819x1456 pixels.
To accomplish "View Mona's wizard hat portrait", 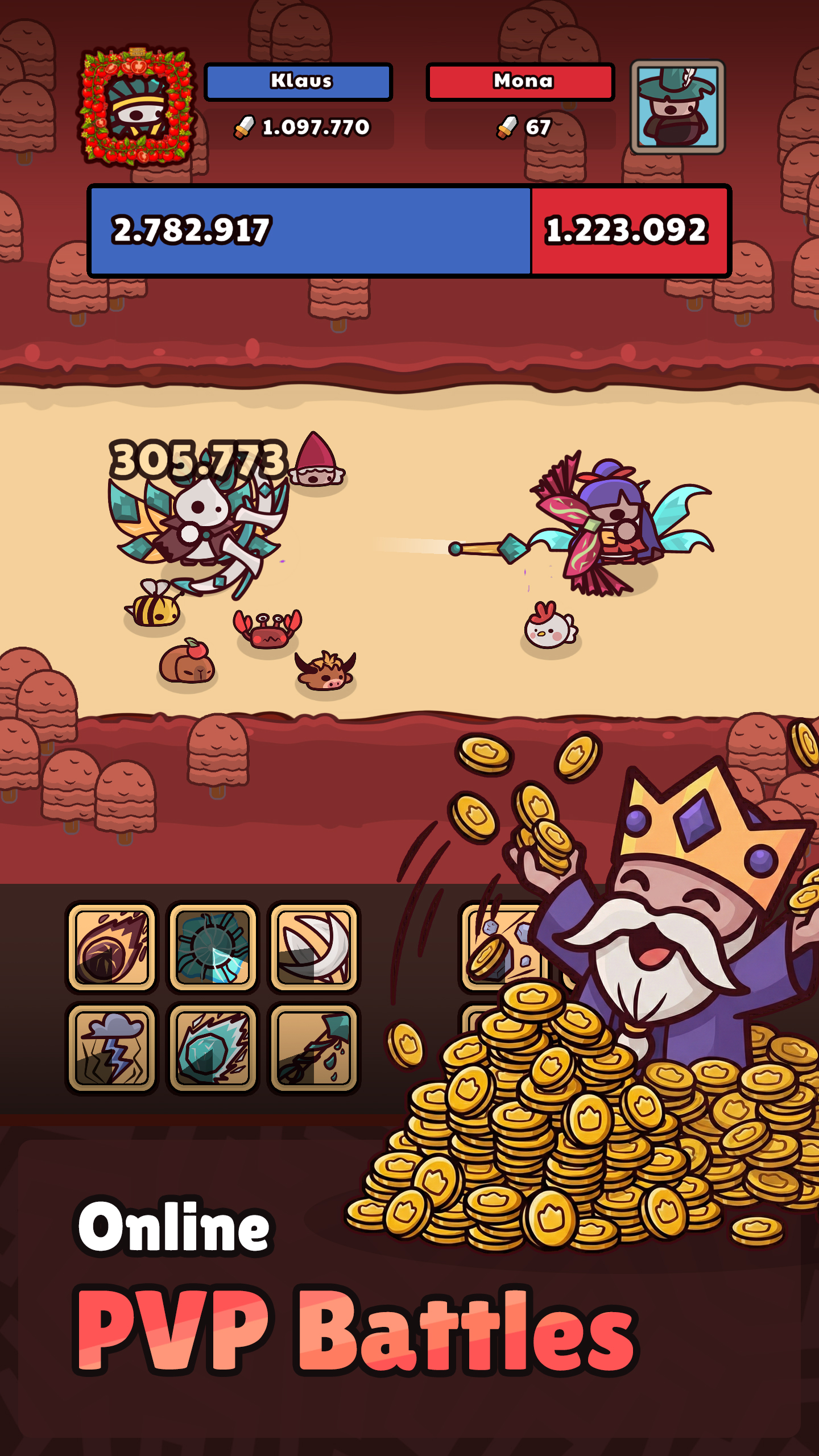I will pyautogui.click(x=677, y=108).
